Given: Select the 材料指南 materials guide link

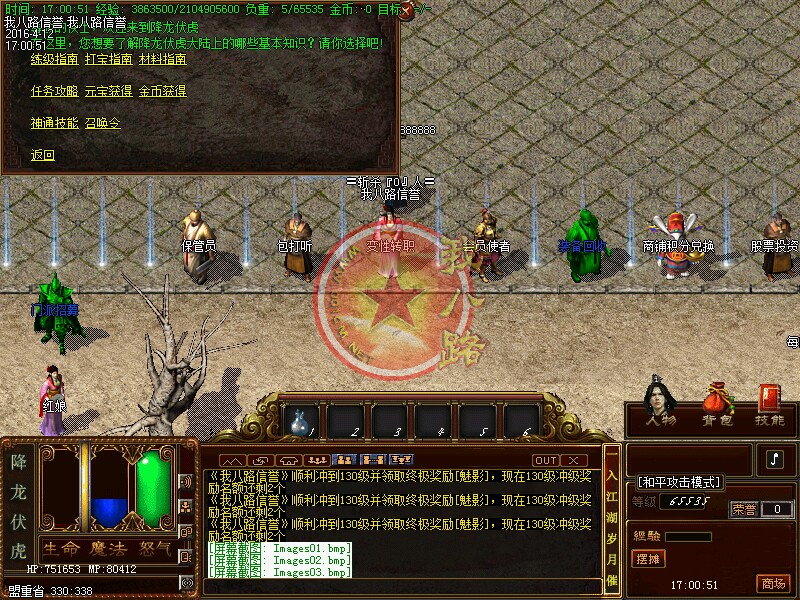Looking at the screenshot, I should click(162, 59).
